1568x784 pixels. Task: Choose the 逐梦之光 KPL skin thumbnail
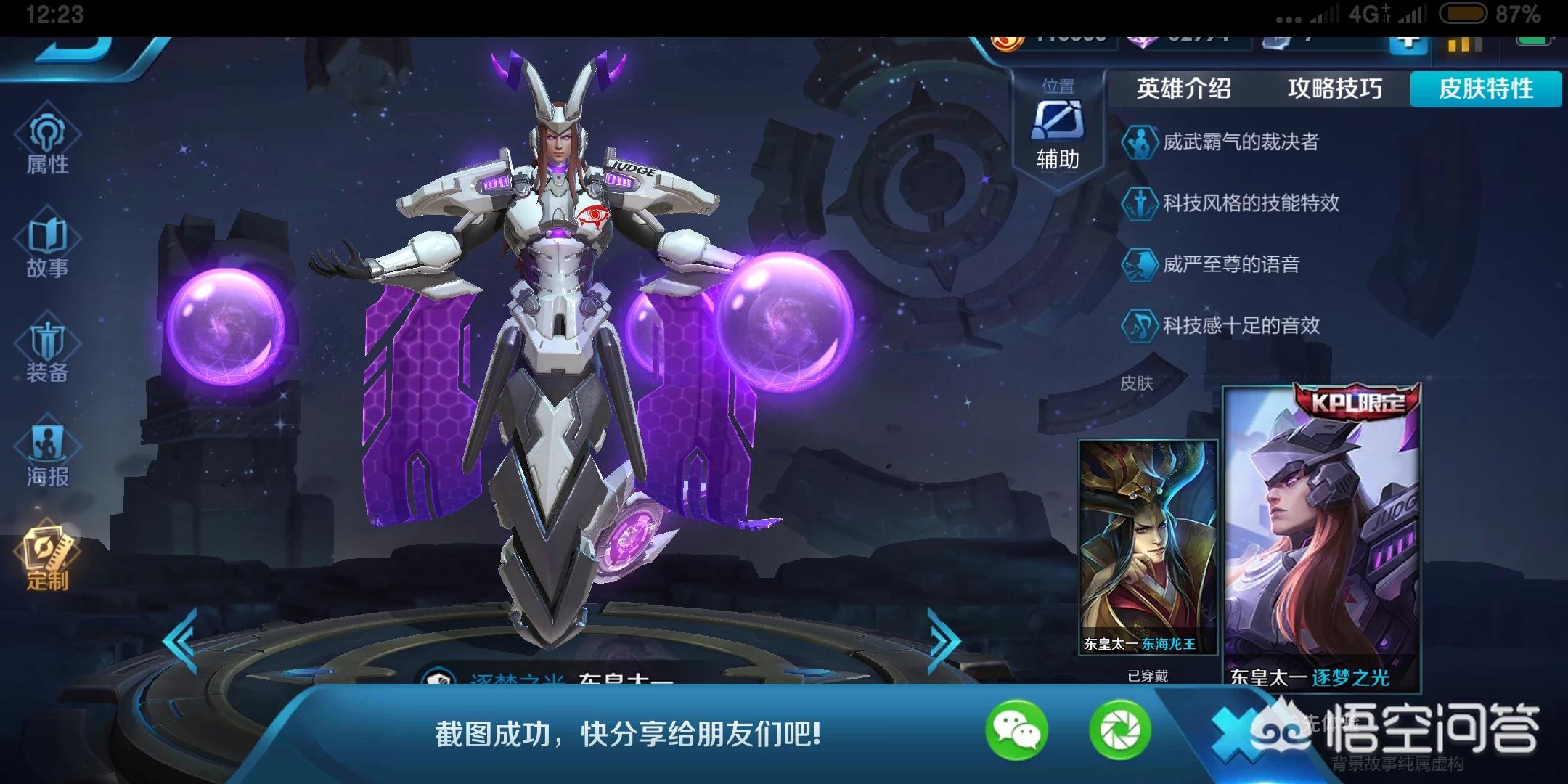[1322, 537]
